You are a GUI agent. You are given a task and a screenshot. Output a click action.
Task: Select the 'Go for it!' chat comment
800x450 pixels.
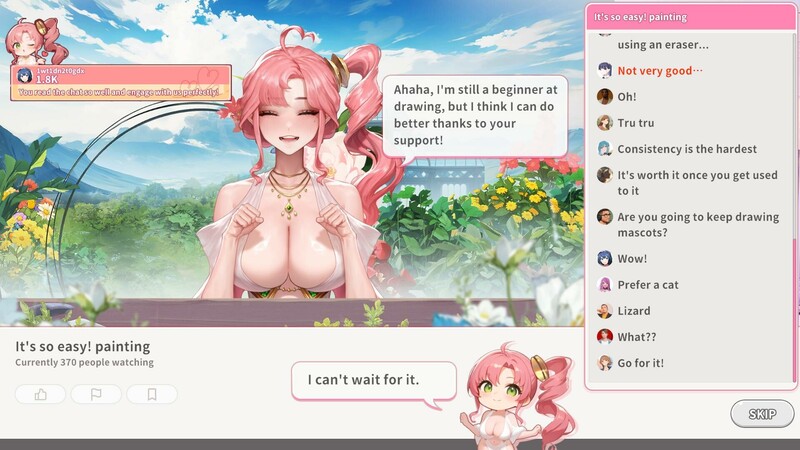pos(640,363)
